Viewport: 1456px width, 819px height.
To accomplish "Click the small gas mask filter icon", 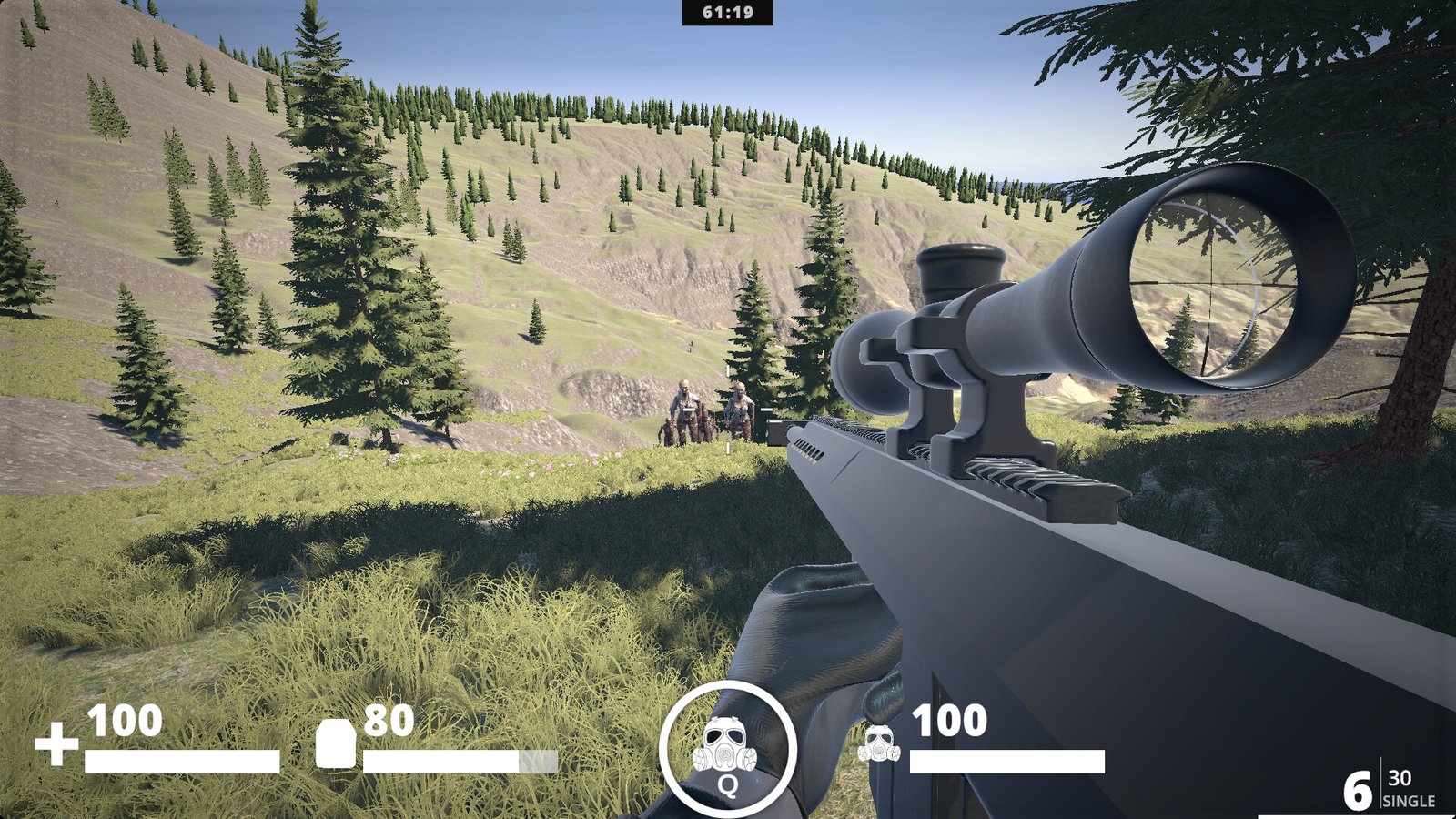I will [878, 743].
